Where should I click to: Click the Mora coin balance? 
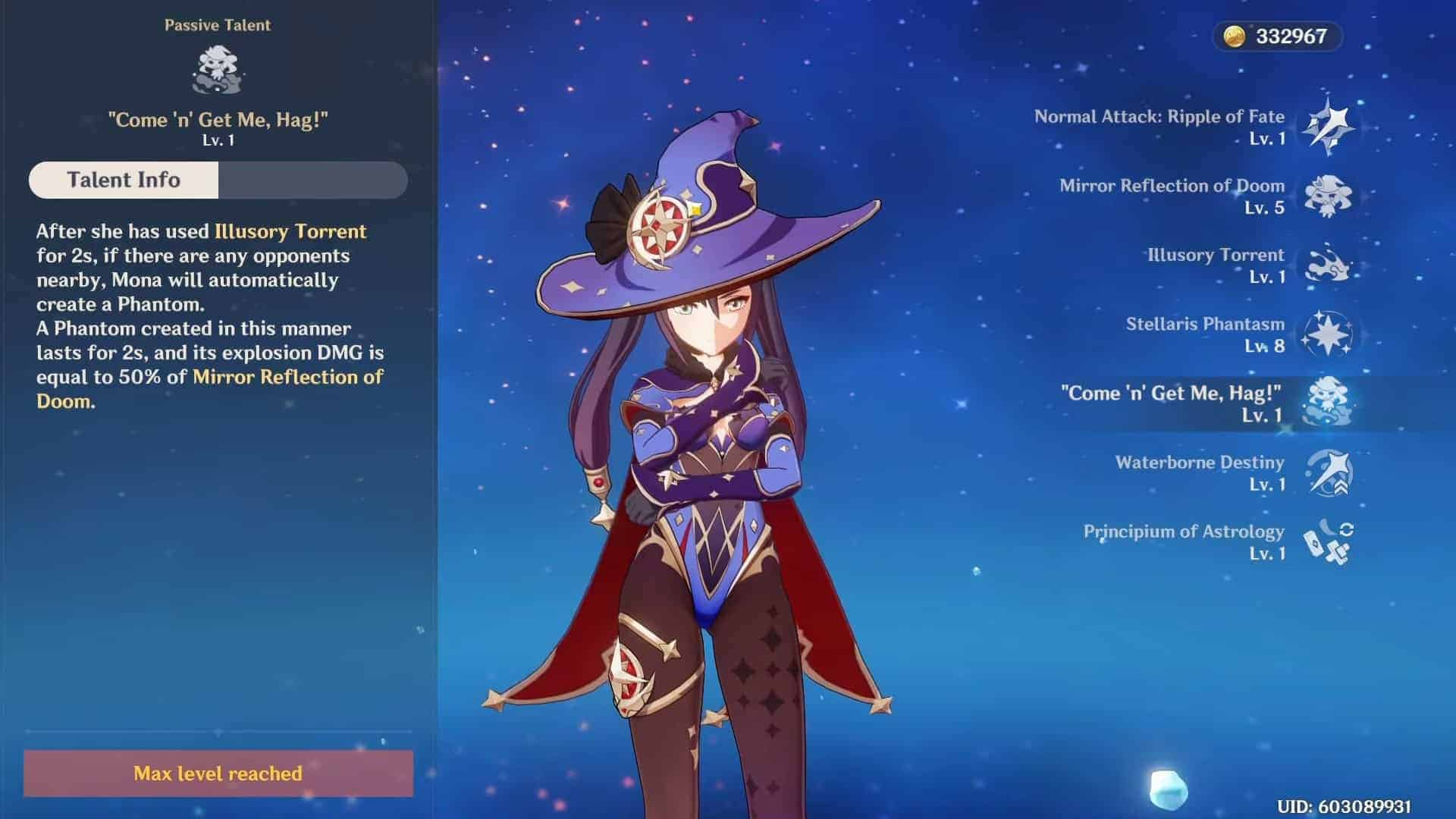[1279, 36]
